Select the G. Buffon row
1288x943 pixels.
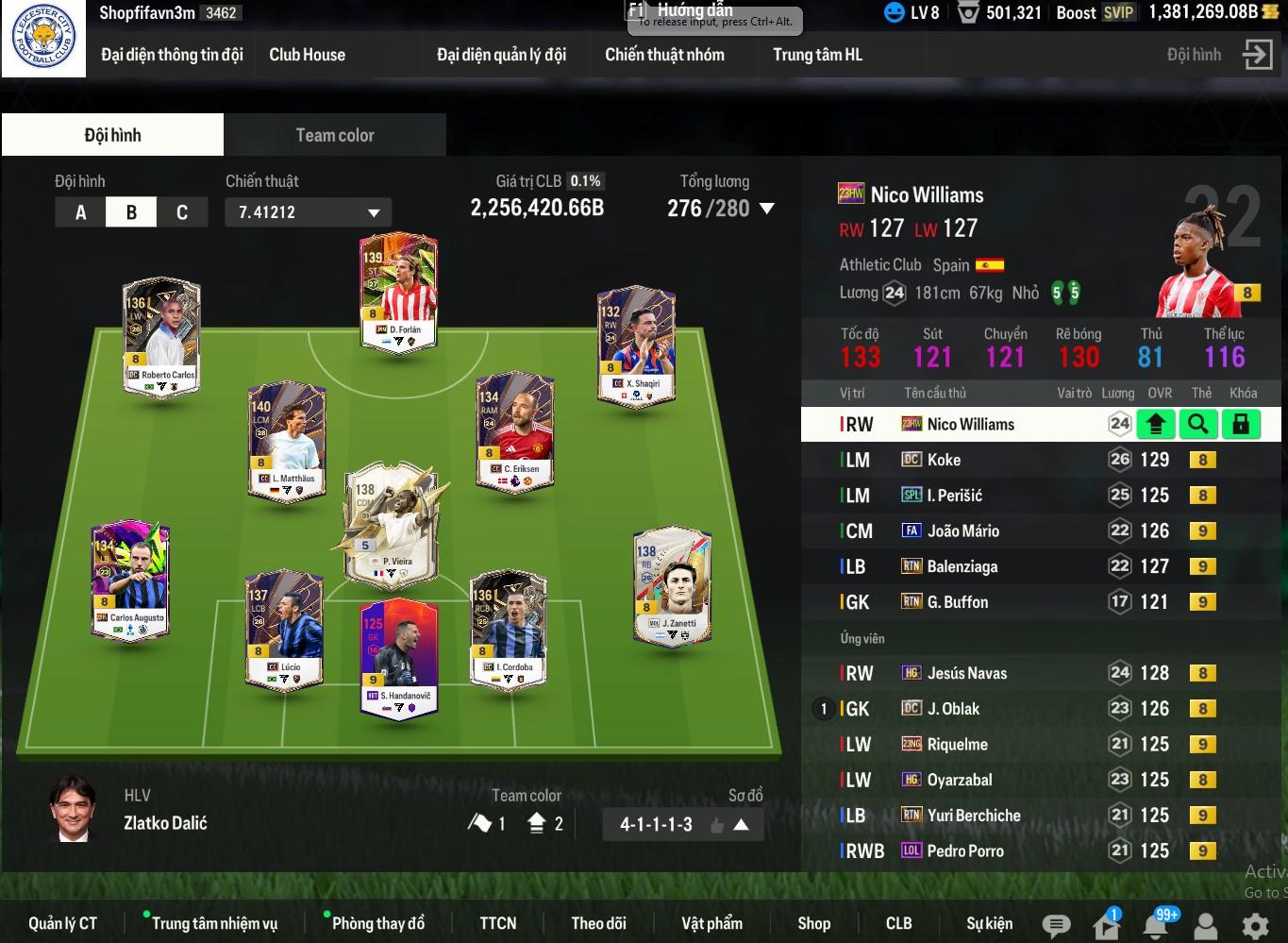pyautogui.click(x=957, y=602)
